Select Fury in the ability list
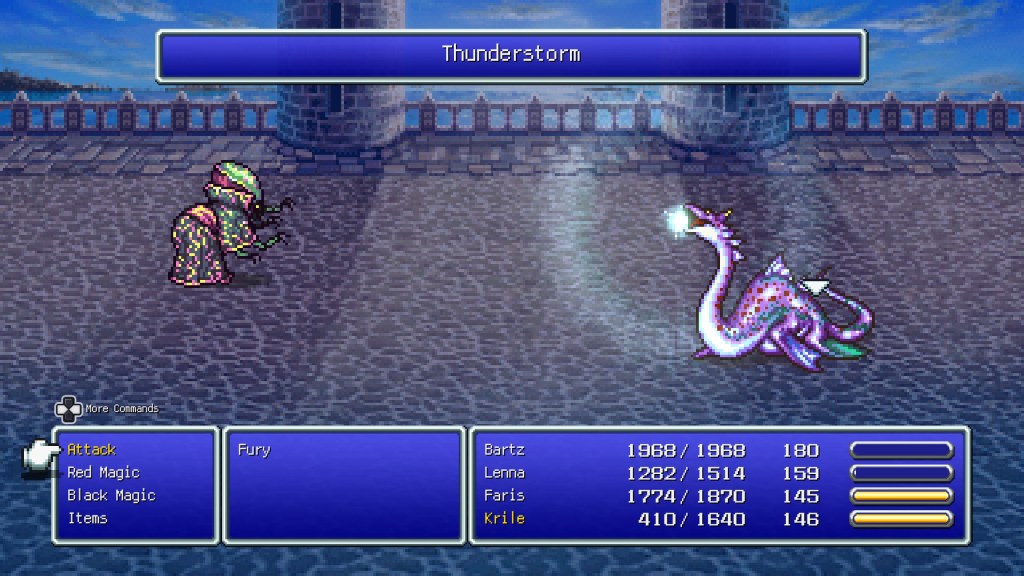 tap(254, 450)
